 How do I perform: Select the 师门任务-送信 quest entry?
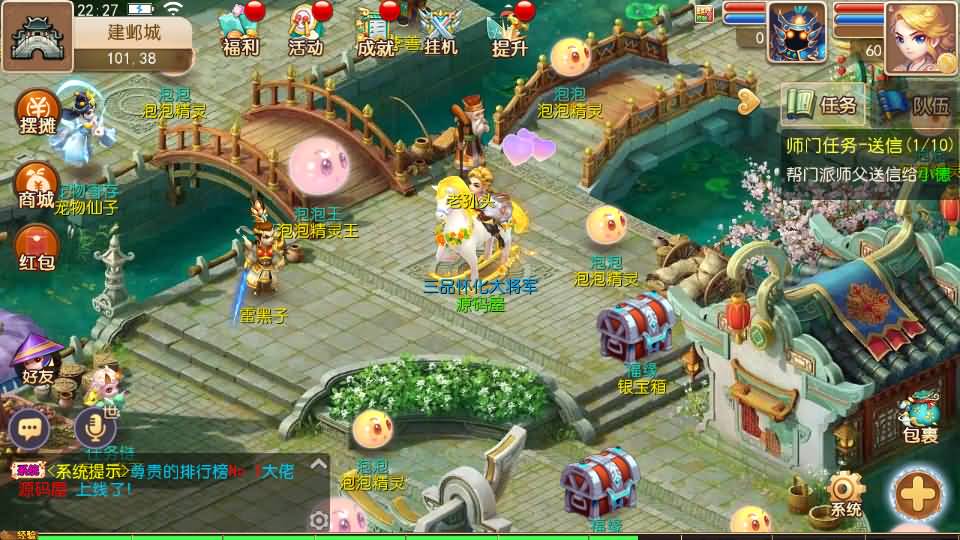(x=868, y=146)
